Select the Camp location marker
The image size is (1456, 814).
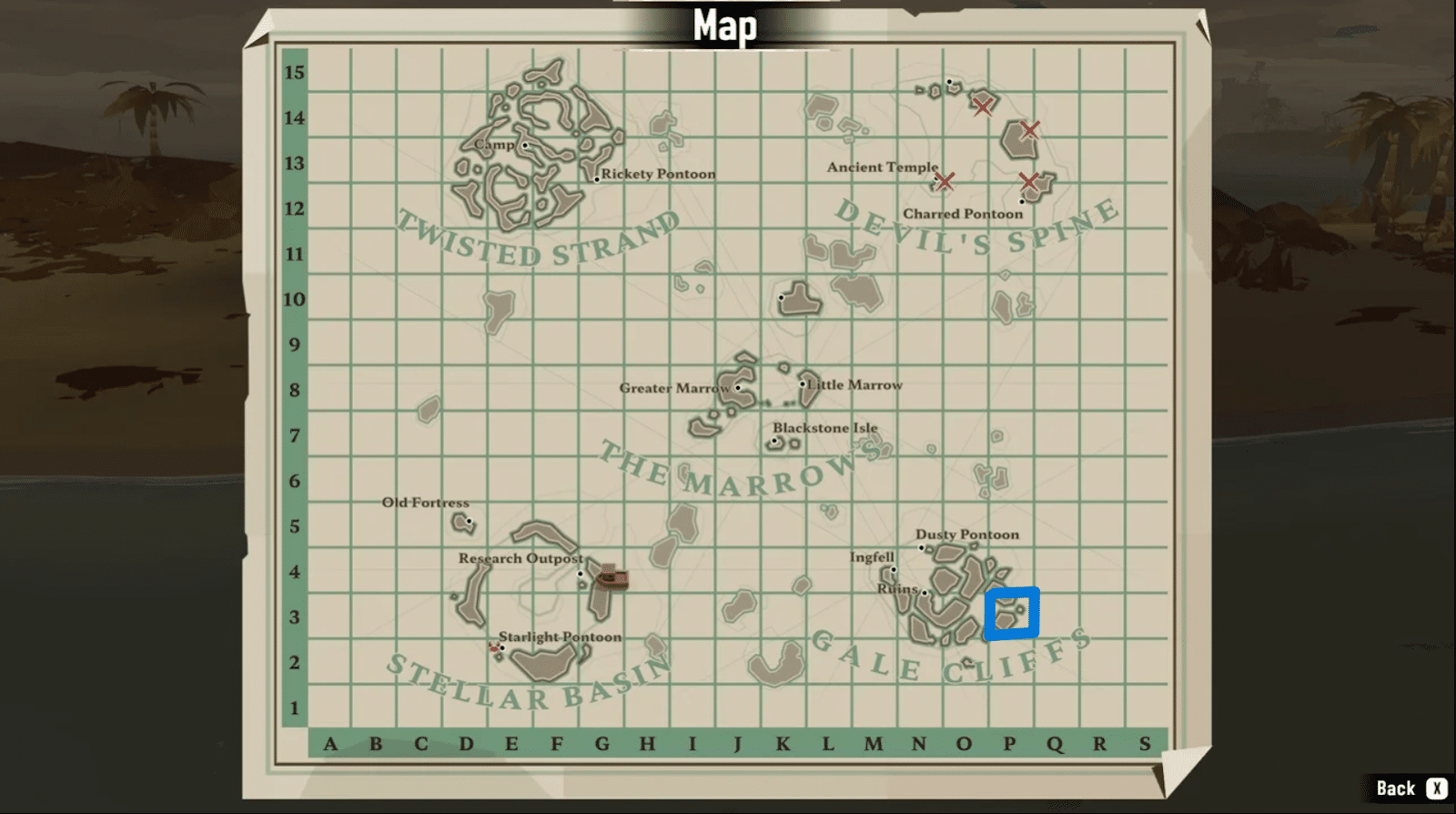coord(525,145)
